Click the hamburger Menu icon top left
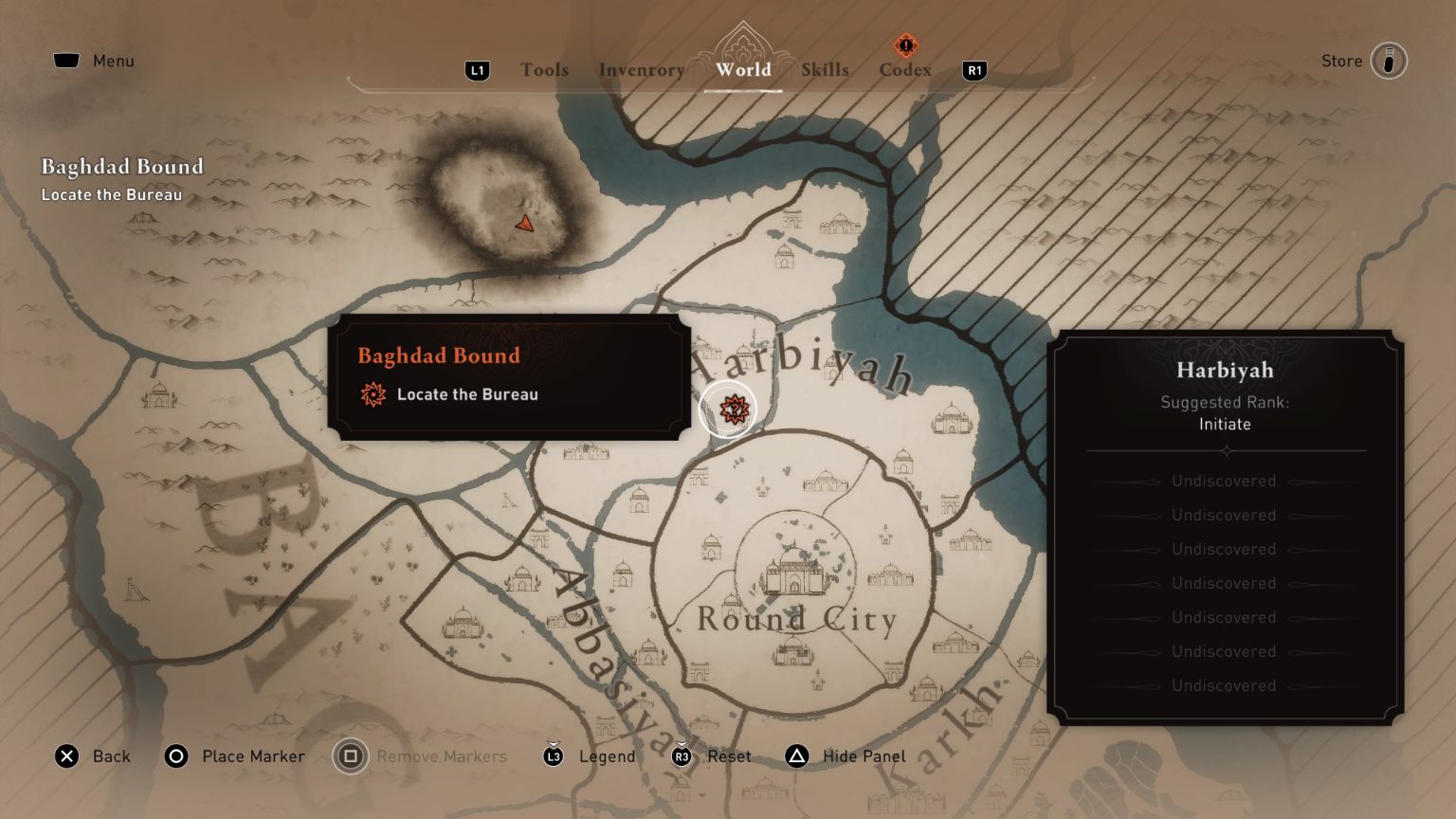The width and height of the screenshot is (1456, 819). [66, 59]
